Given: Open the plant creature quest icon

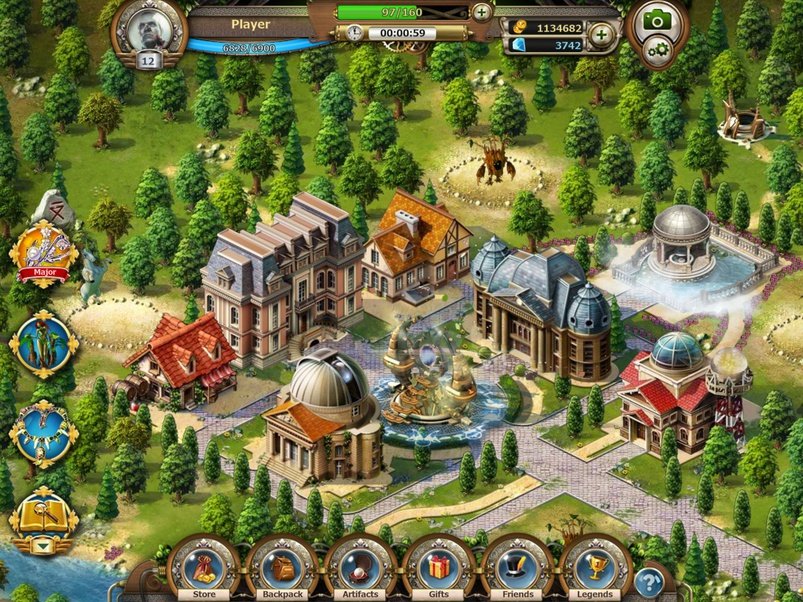Looking at the screenshot, I should tap(43, 343).
